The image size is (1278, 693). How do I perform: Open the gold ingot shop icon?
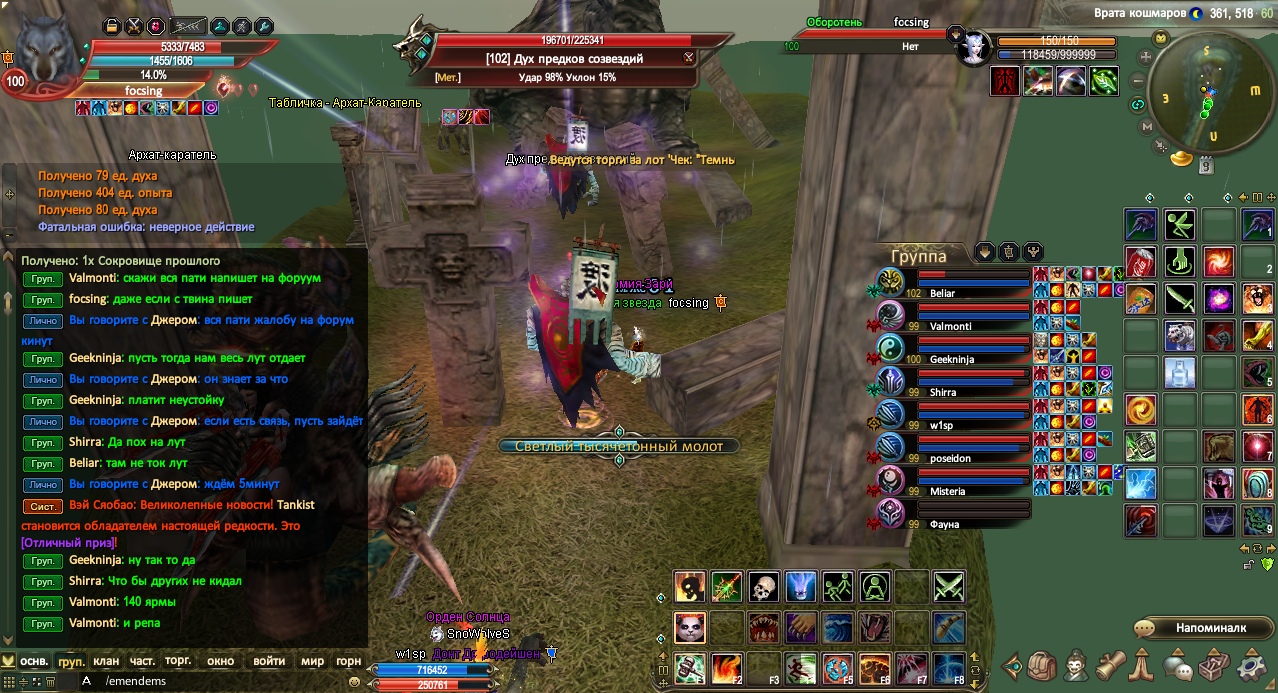point(1182,157)
